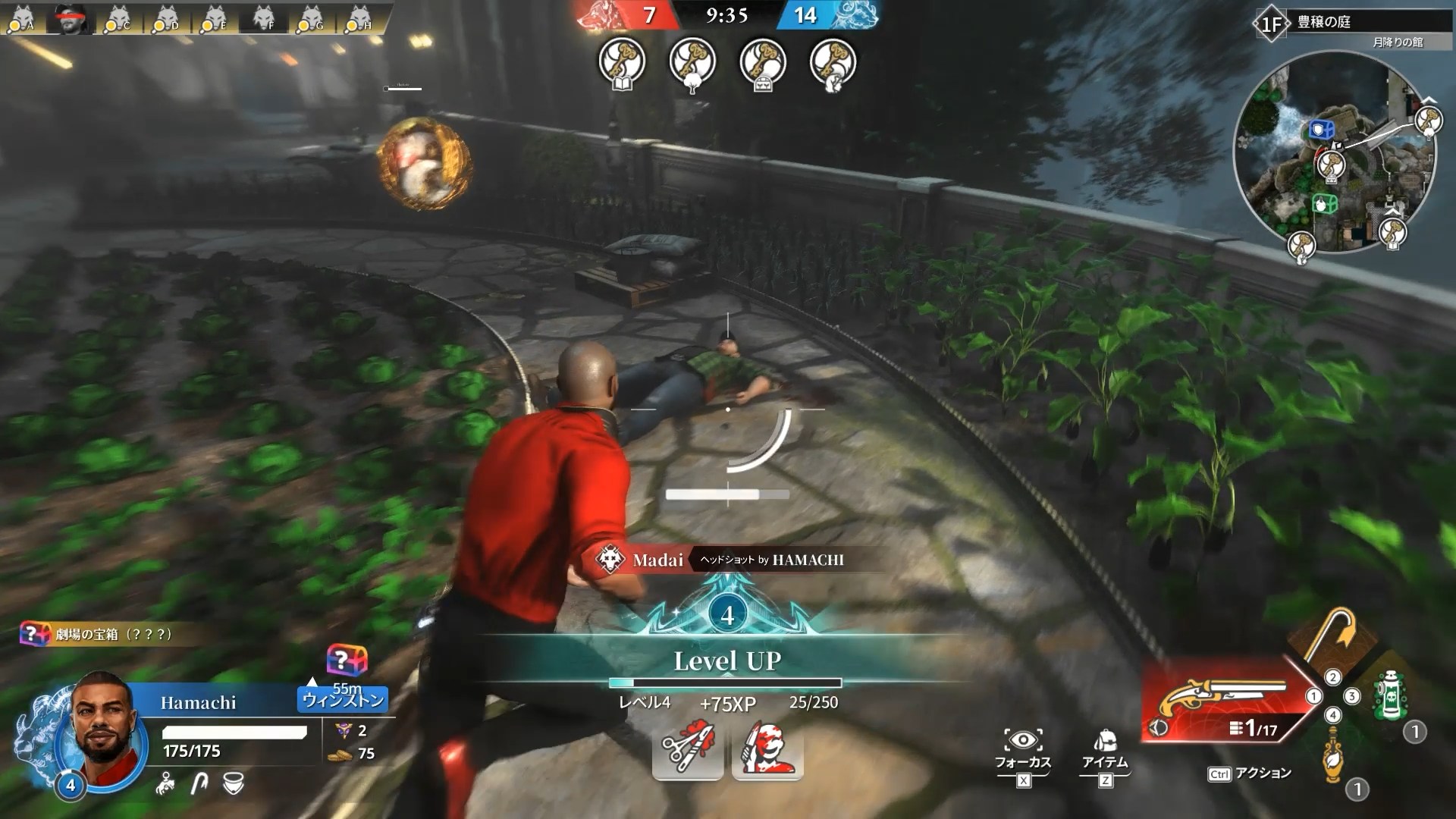Select the key objective icon with book
1456x819 pixels.
[x=622, y=62]
